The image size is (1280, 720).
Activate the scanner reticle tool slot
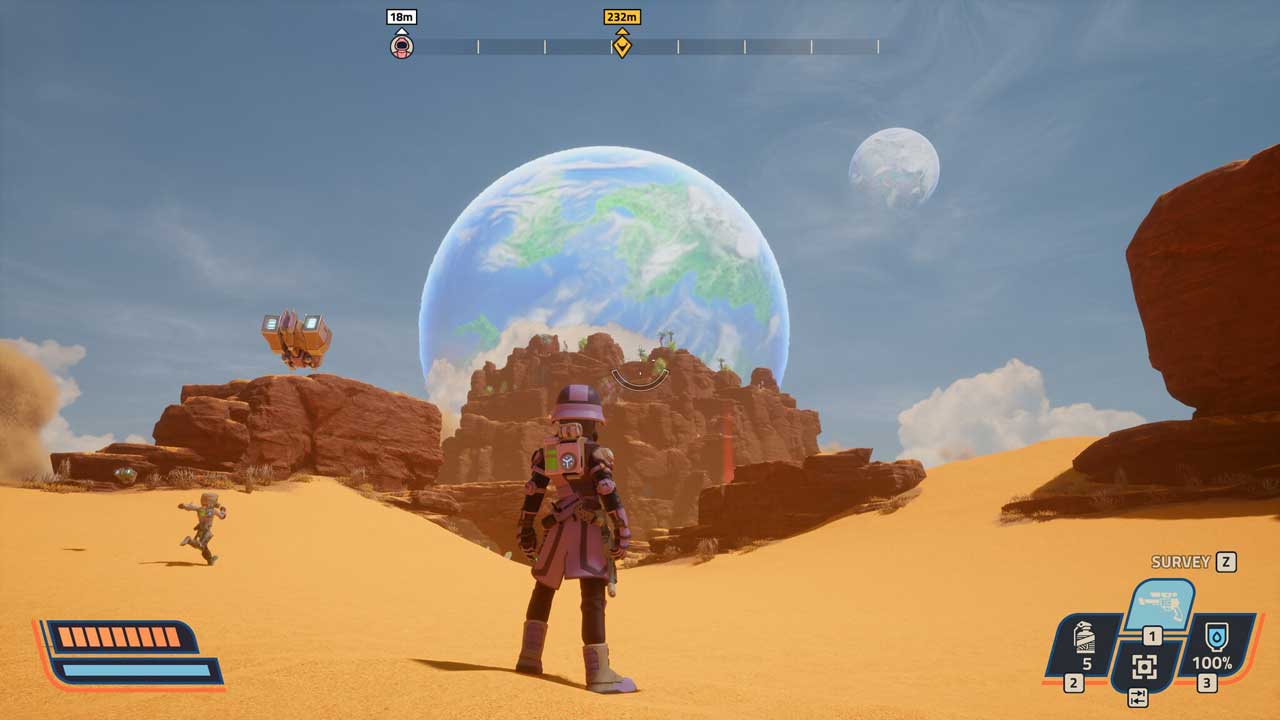pyautogui.click(x=1145, y=667)
